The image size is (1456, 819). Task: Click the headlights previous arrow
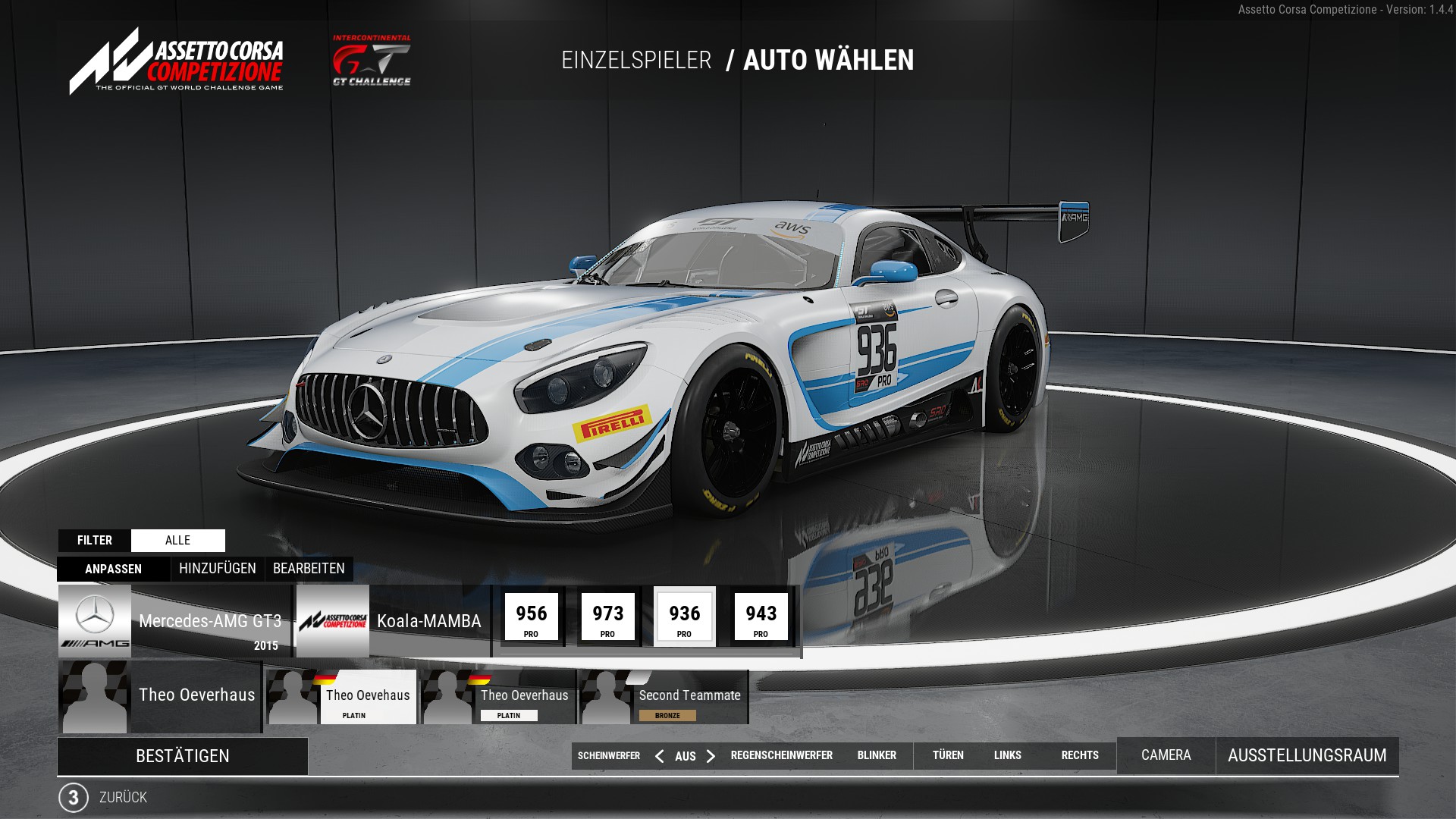point(659,756)
